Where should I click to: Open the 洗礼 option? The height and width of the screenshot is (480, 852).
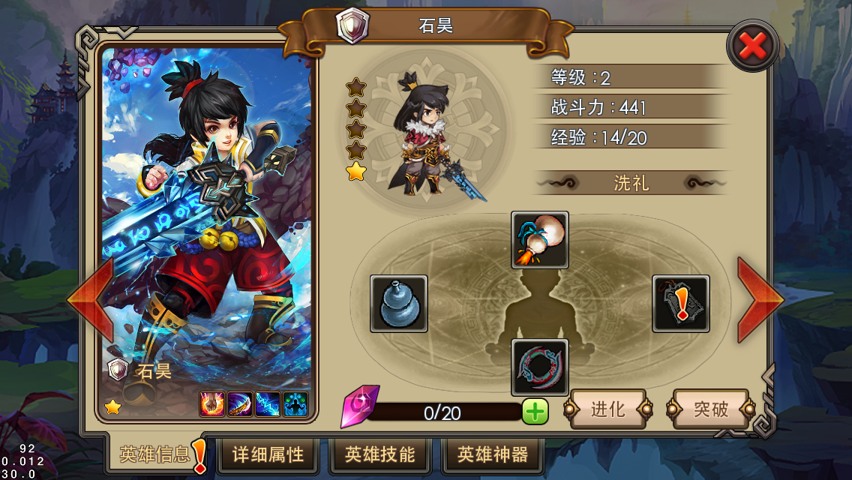(x=631, y=183)
